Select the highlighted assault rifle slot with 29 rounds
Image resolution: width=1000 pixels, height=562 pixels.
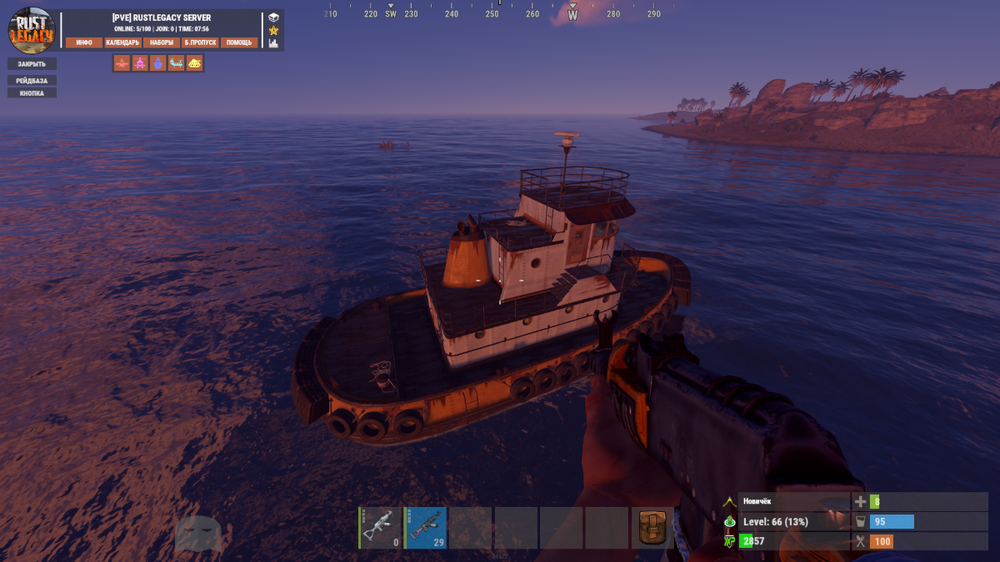click(x=425, y=527)
